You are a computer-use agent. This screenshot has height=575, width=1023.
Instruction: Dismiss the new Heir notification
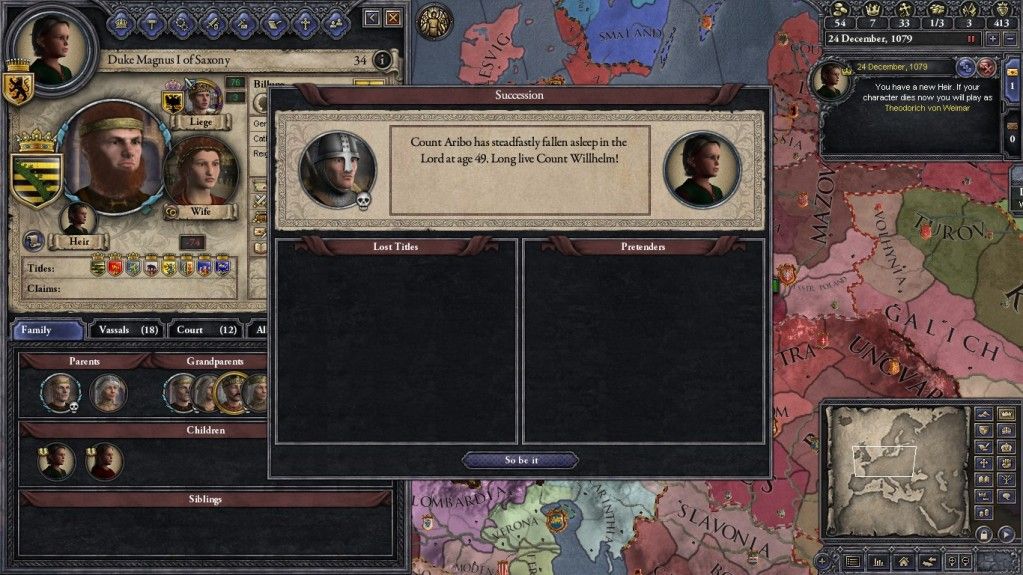click(986, 67)
